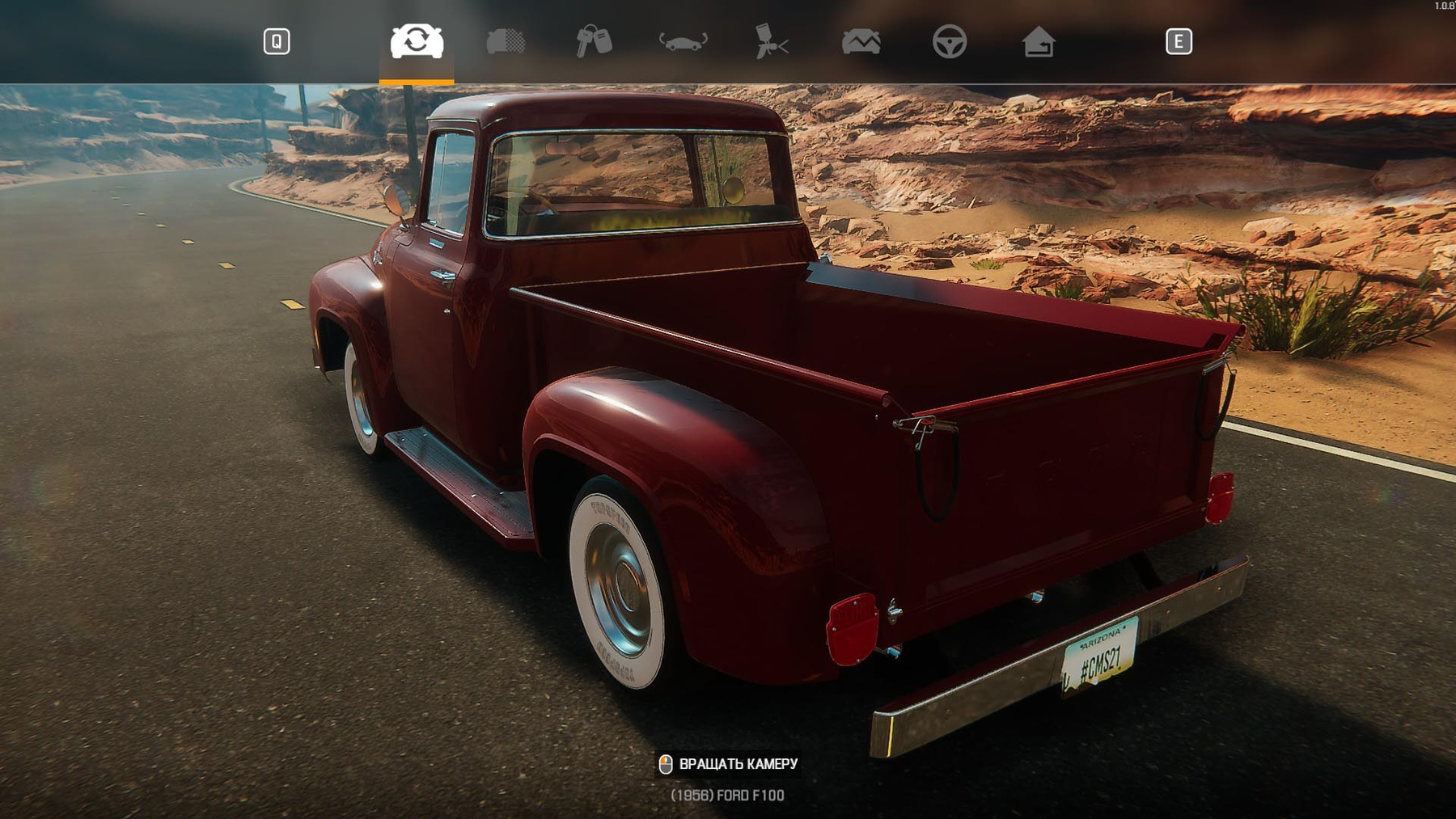Select the car with rotating arrows tab
Image resolution: width=1456 pixels, height=819 pixels.
[417, 41]
